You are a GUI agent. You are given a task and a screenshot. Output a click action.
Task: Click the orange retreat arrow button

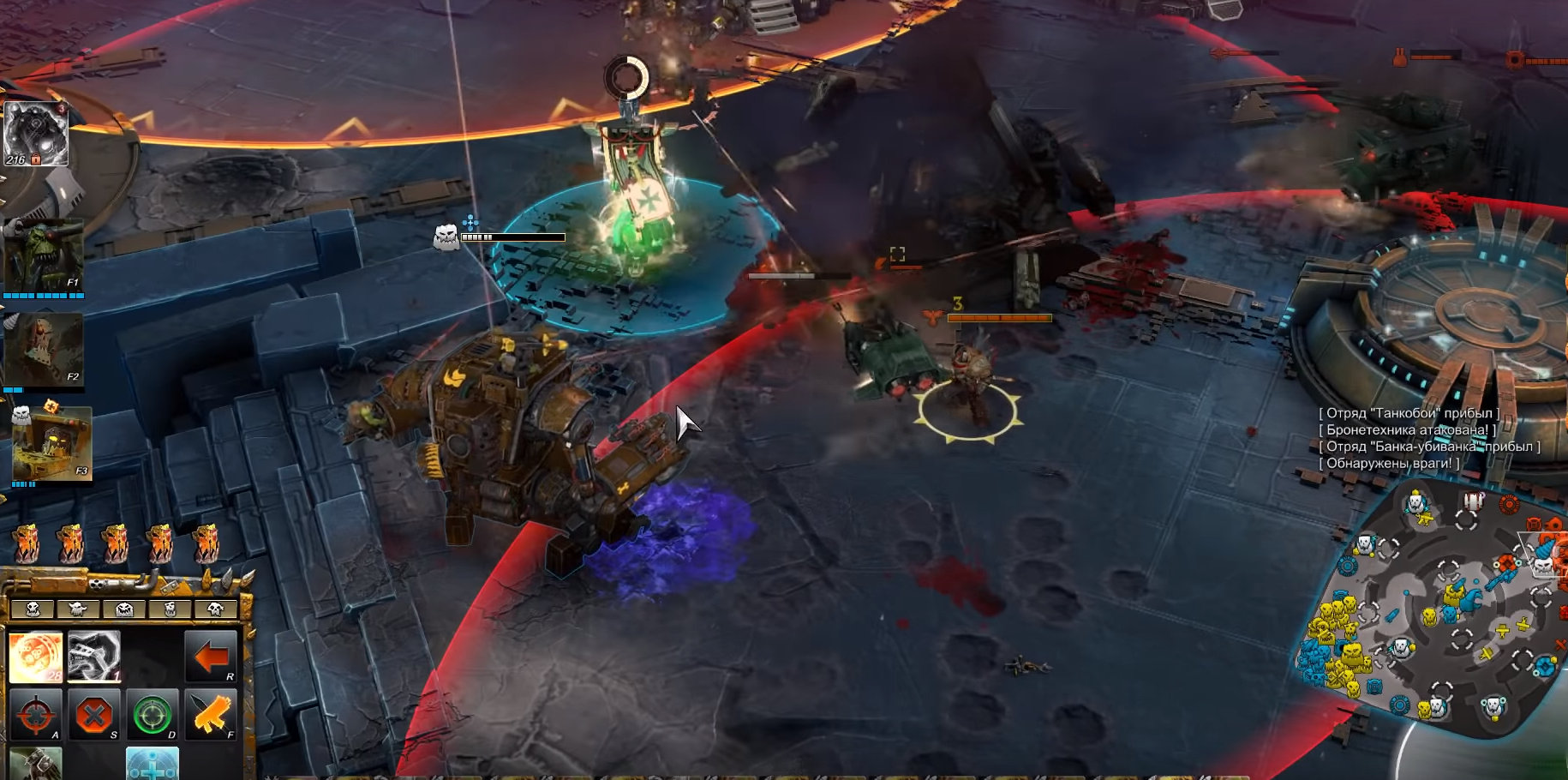(211, 657)
